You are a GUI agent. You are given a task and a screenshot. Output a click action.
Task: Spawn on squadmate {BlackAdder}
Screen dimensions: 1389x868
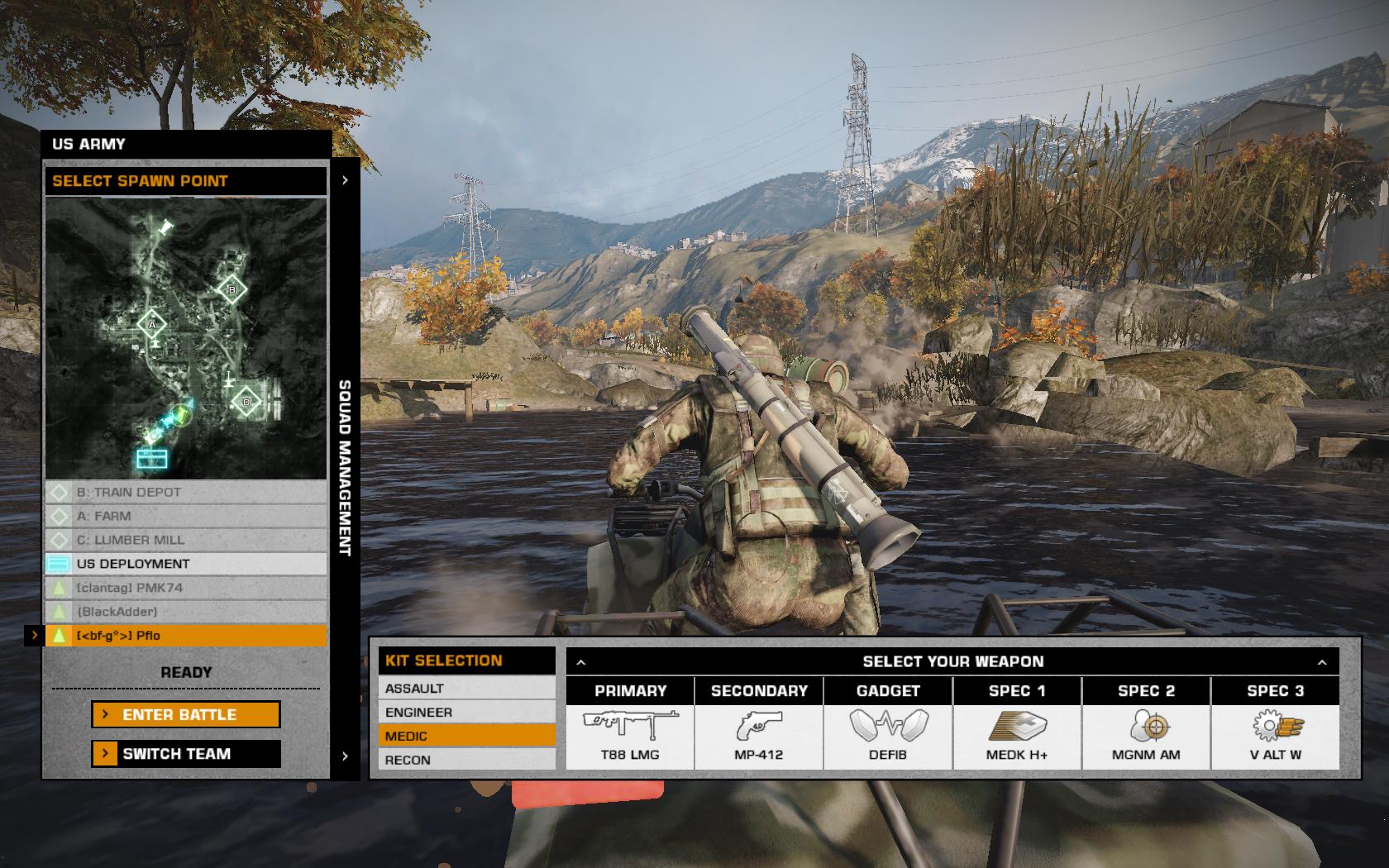[x=186, y=612]
